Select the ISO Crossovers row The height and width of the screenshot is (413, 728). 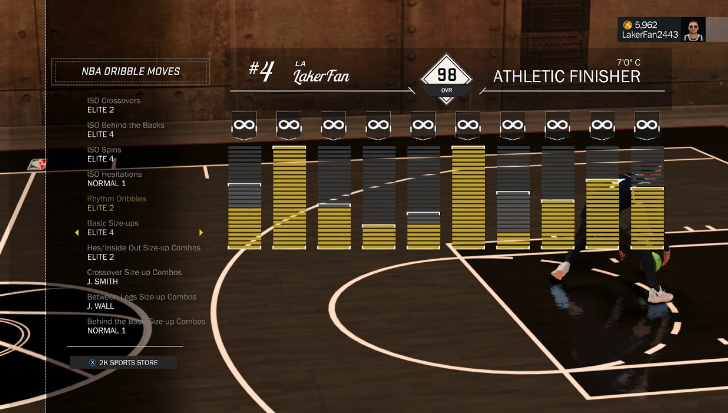tap(115, 106)
